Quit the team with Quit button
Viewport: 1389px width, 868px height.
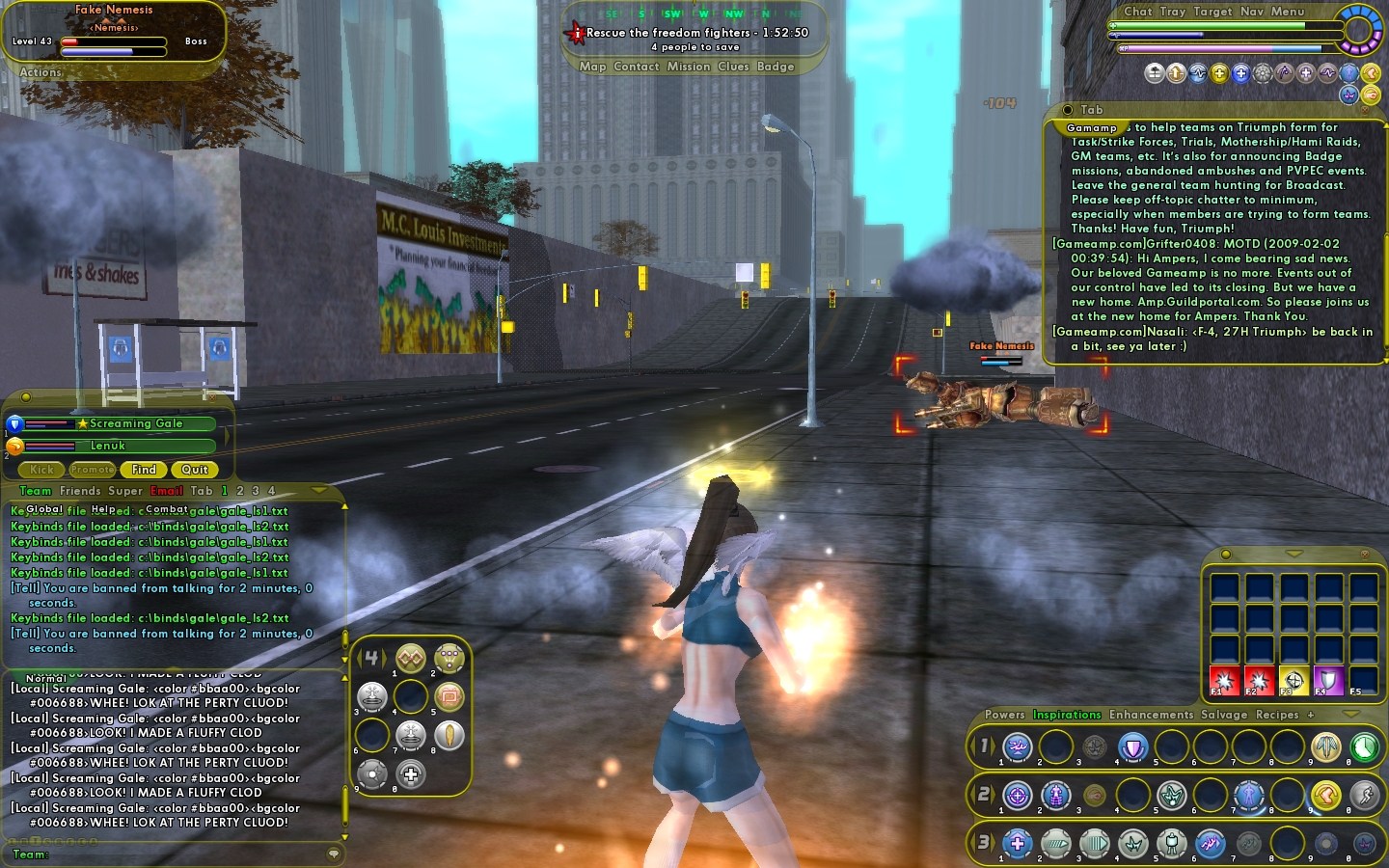[195, 470]
